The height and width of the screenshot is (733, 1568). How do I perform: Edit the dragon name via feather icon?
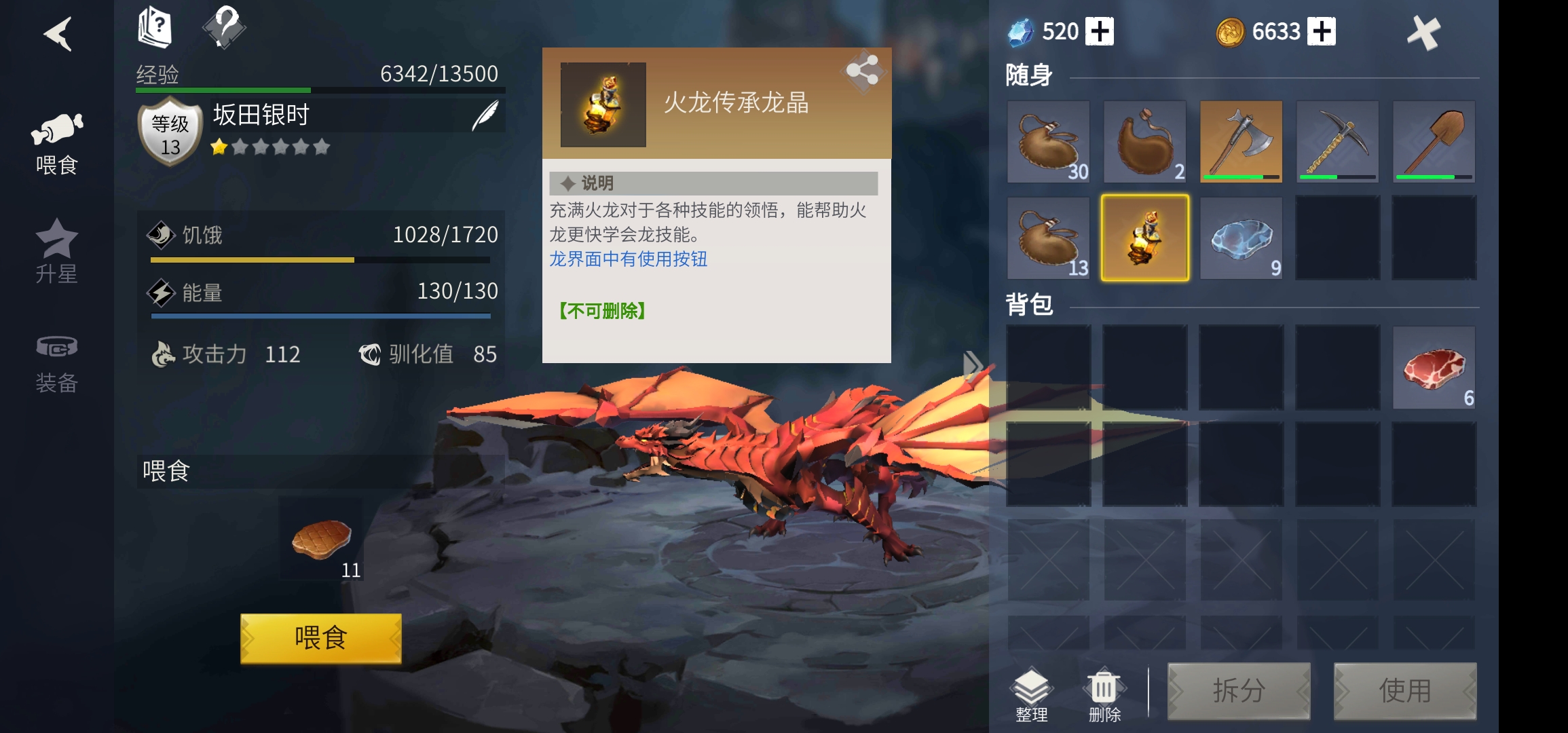pyautogui.click(x=486, y=115)
